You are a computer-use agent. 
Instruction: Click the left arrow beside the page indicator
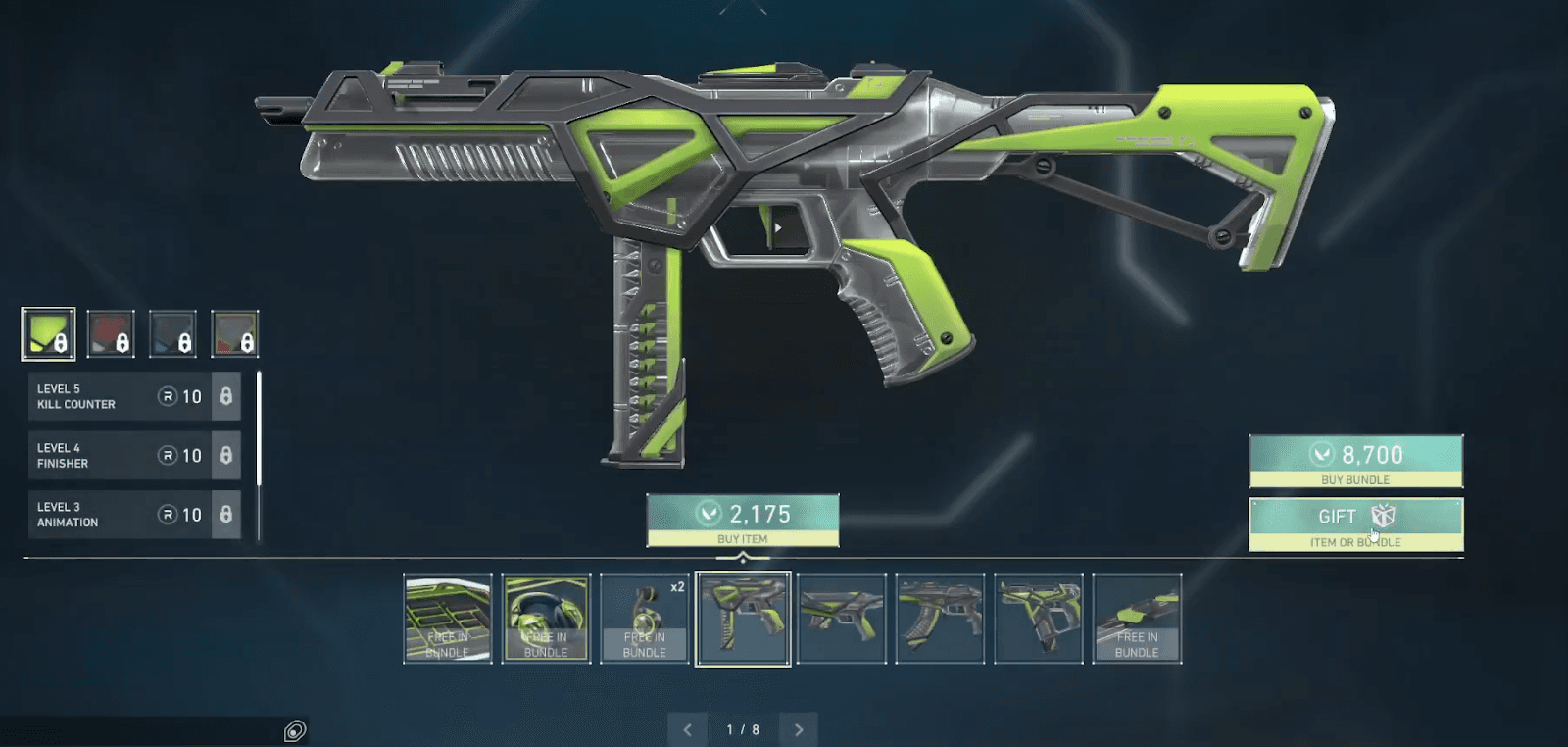click(x=687, y=729)
